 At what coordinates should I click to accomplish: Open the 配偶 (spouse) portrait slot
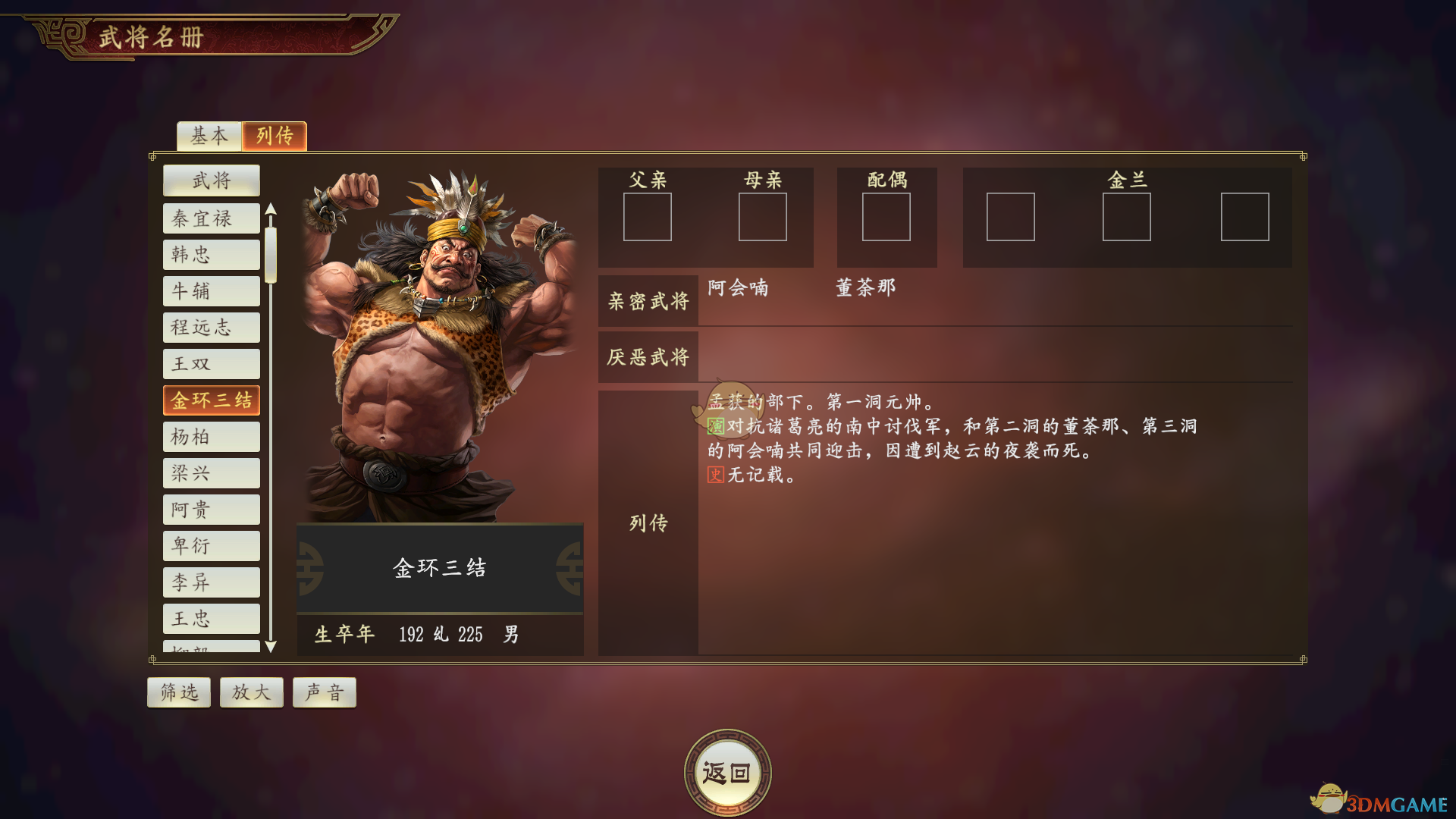886,217
